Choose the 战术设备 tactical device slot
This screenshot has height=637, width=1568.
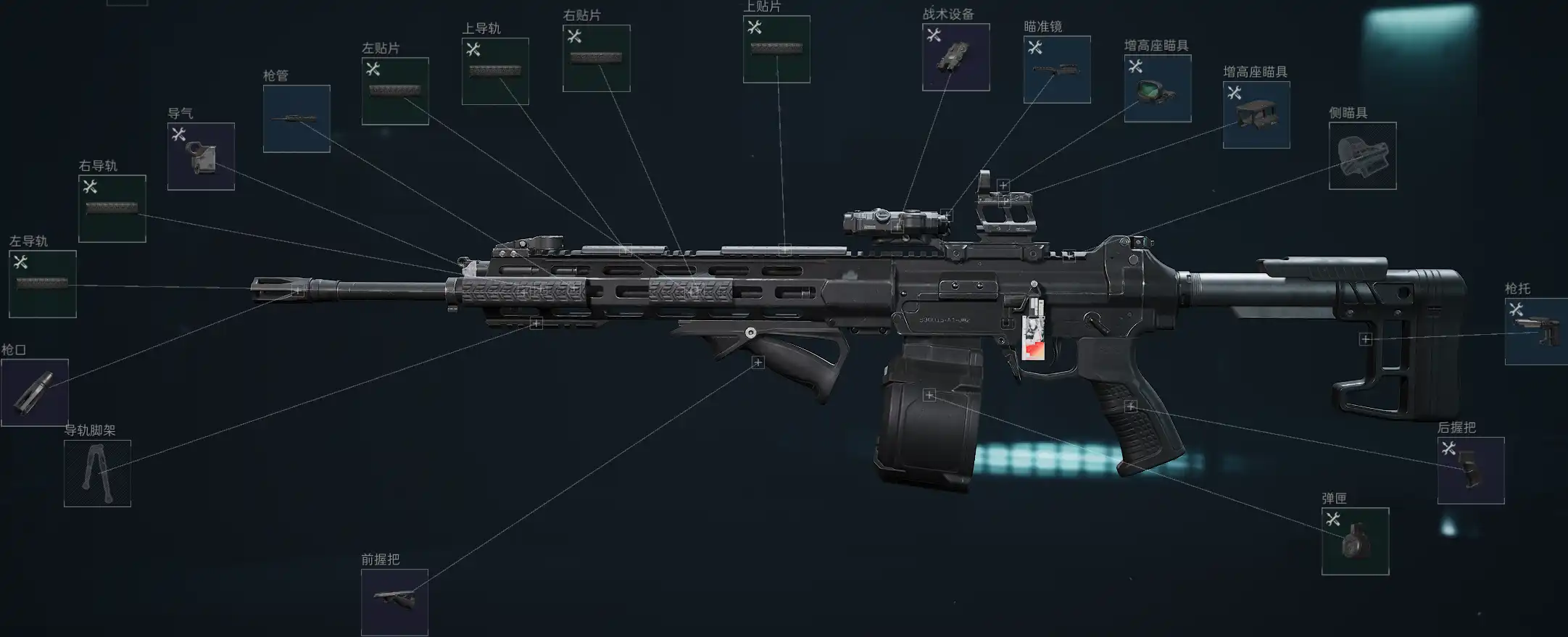[x=955, y=57]
